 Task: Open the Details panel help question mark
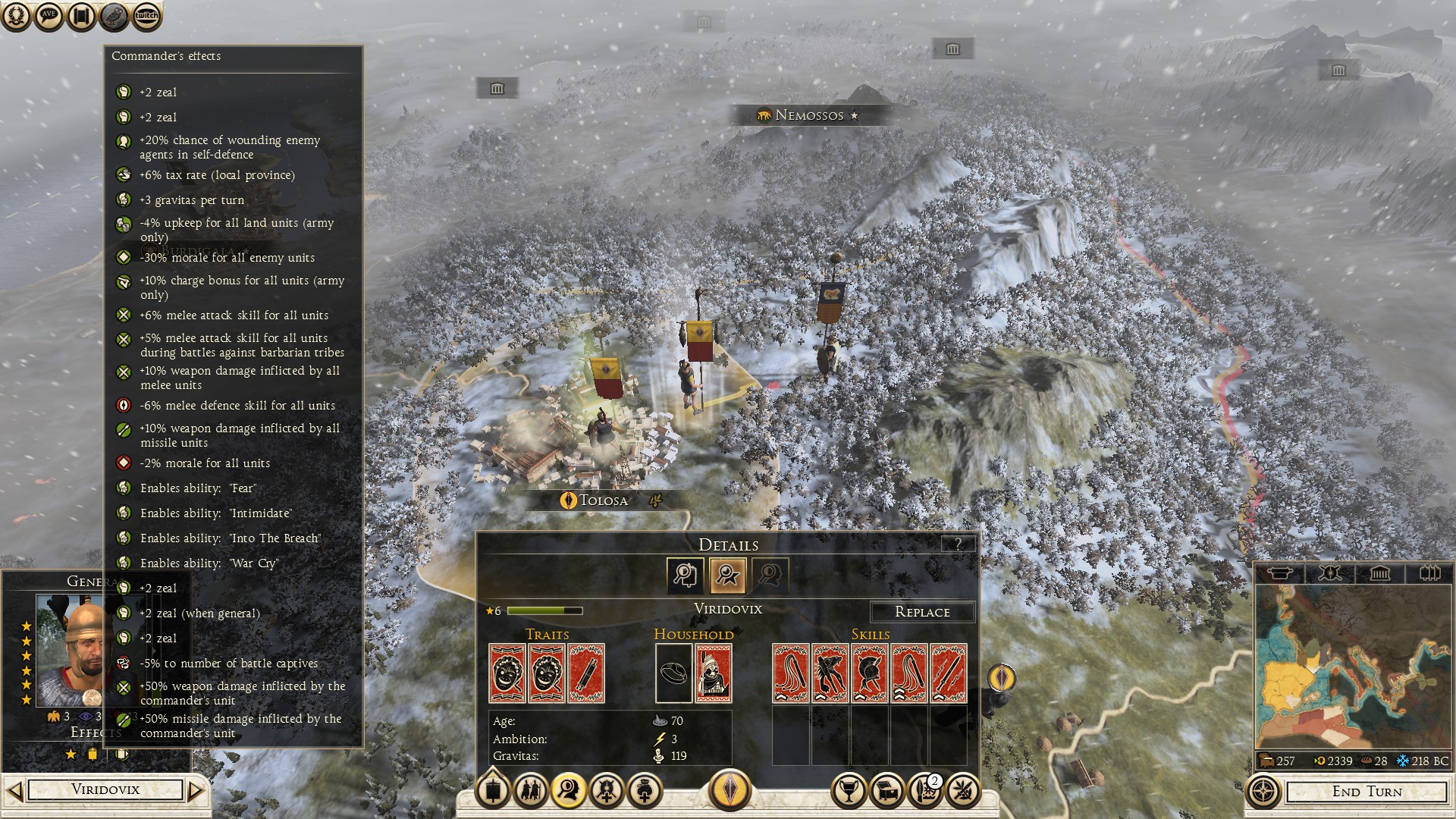[x=959, y=544]
